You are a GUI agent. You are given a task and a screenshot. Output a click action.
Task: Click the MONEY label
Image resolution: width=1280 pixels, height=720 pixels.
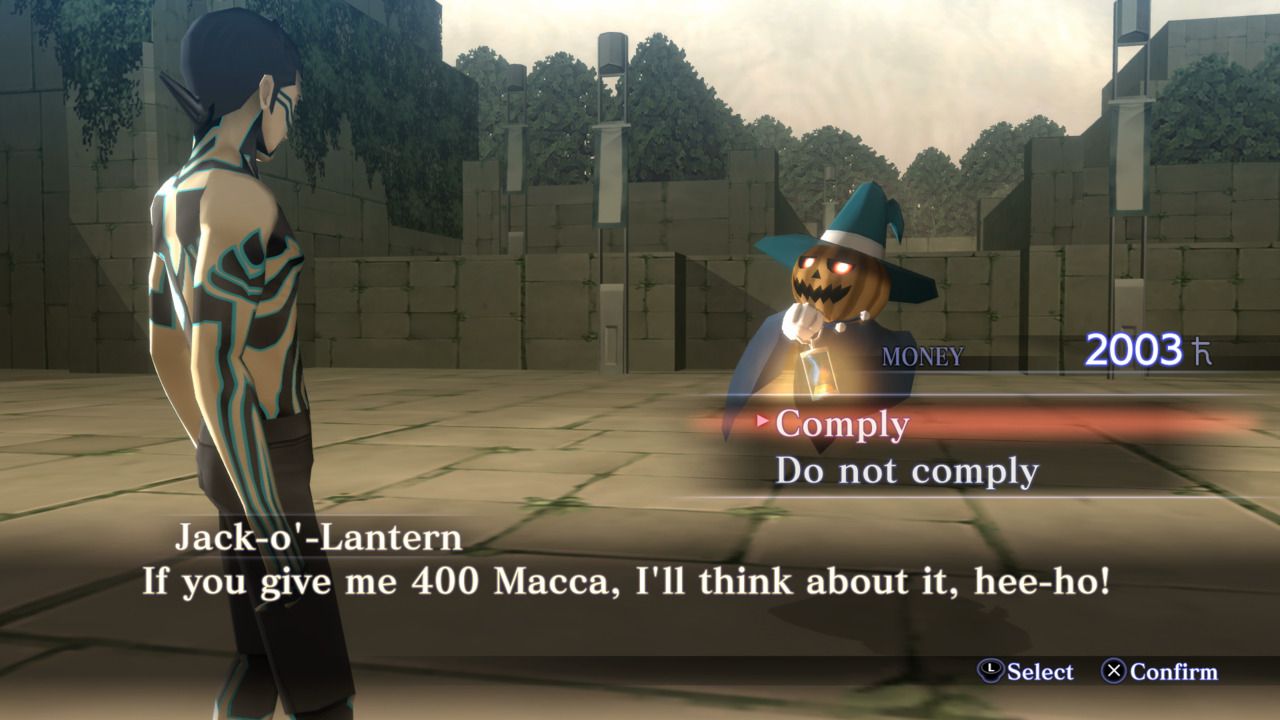point(920,351)
